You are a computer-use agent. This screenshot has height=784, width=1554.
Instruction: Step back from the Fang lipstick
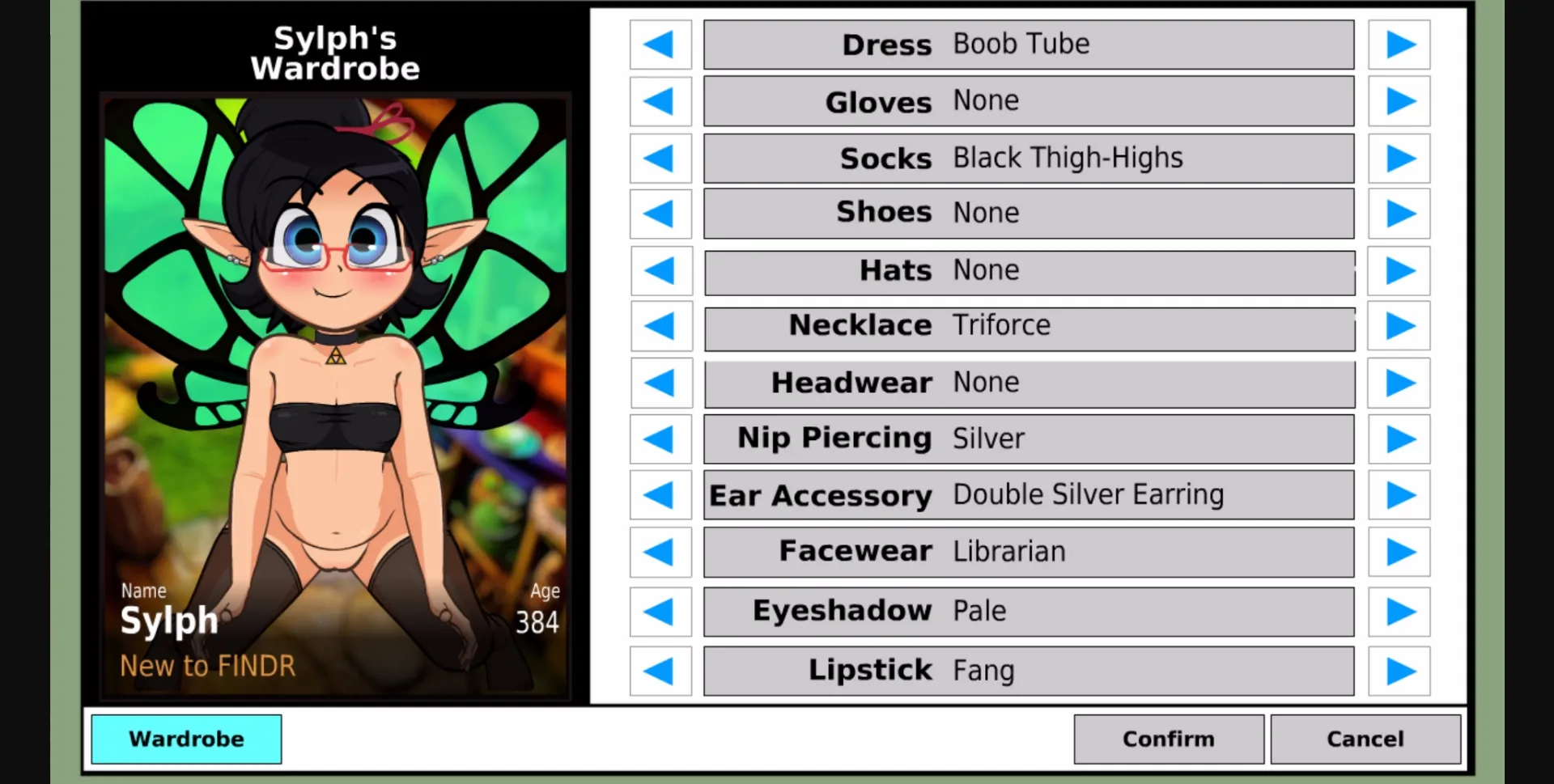(660, 670)
